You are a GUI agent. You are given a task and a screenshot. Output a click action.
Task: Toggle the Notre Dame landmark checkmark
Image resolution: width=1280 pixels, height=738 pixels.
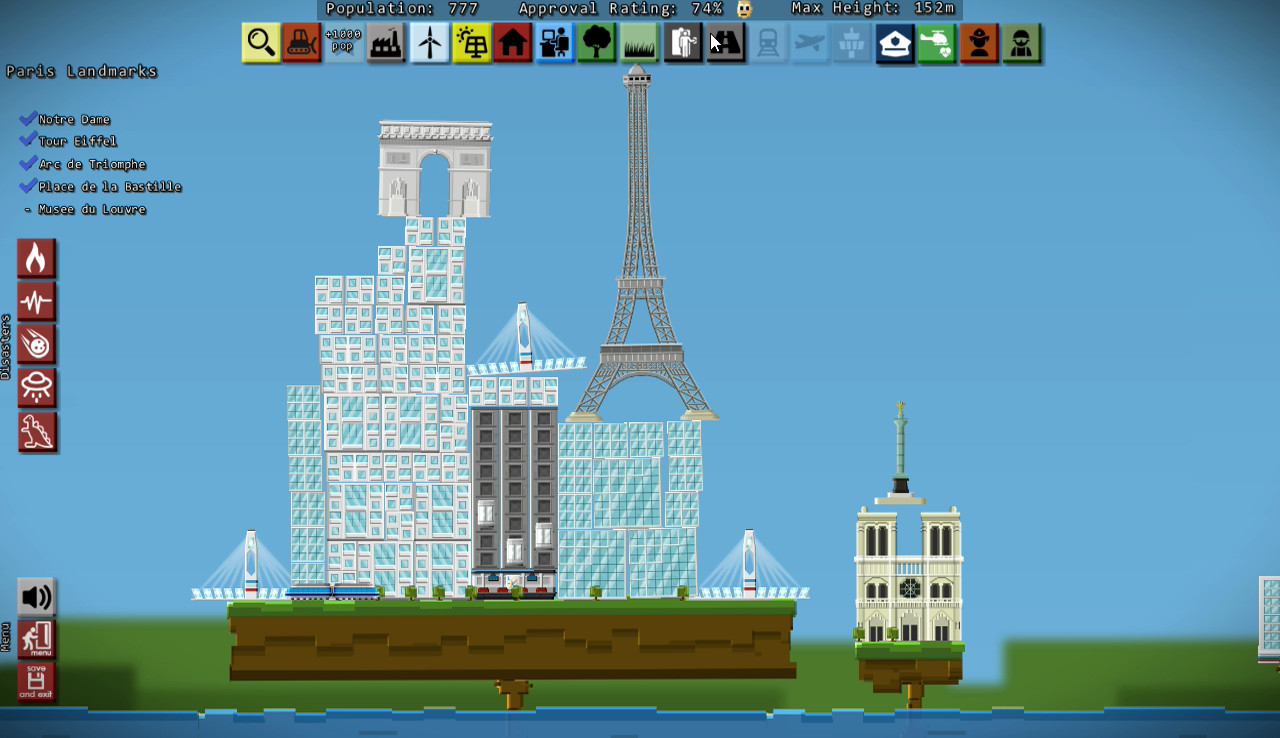pyautogui.click(x=28, y=118)
